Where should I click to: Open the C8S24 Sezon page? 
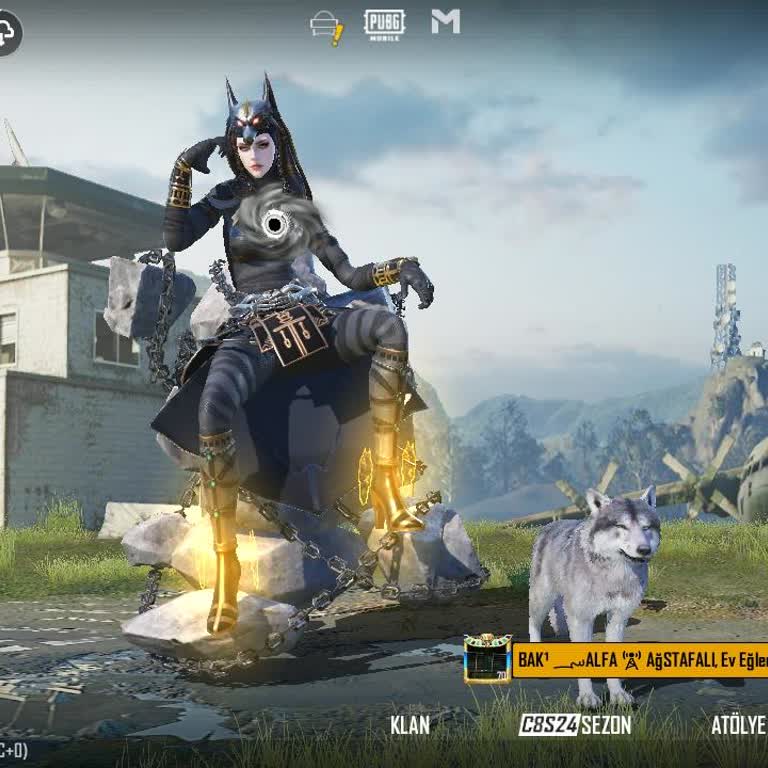[x=574, y=725]
